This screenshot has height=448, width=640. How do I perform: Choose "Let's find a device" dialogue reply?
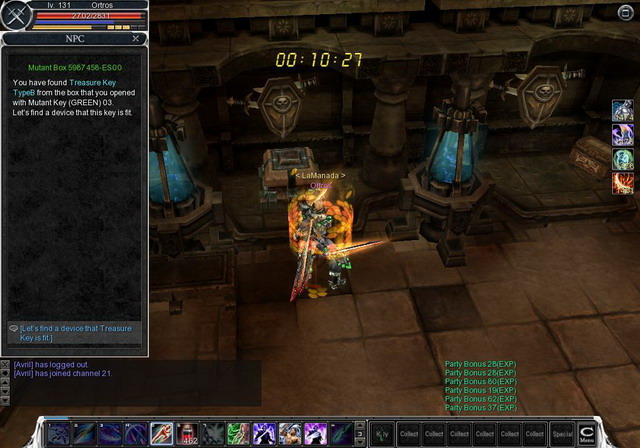pyautogui.click(x=74, y=333)
